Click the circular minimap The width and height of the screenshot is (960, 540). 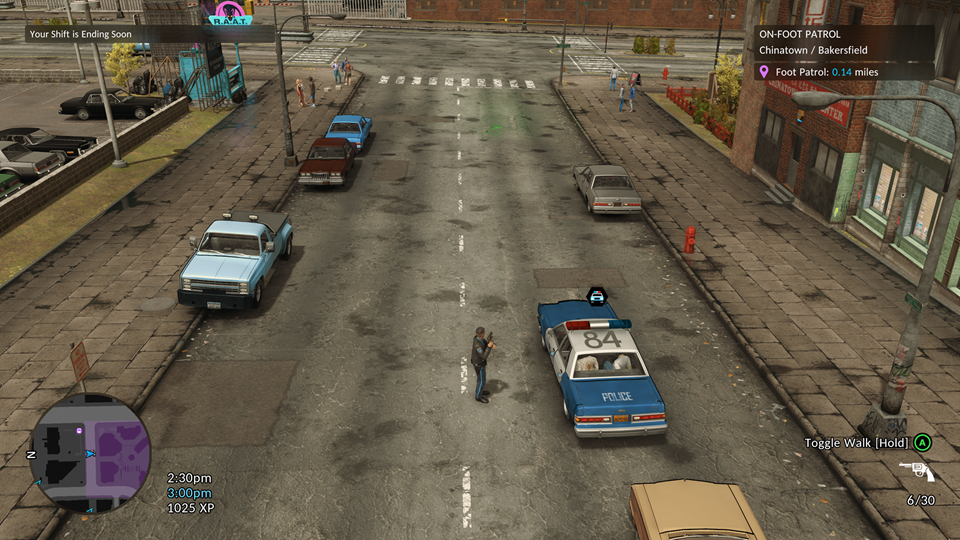90,453
